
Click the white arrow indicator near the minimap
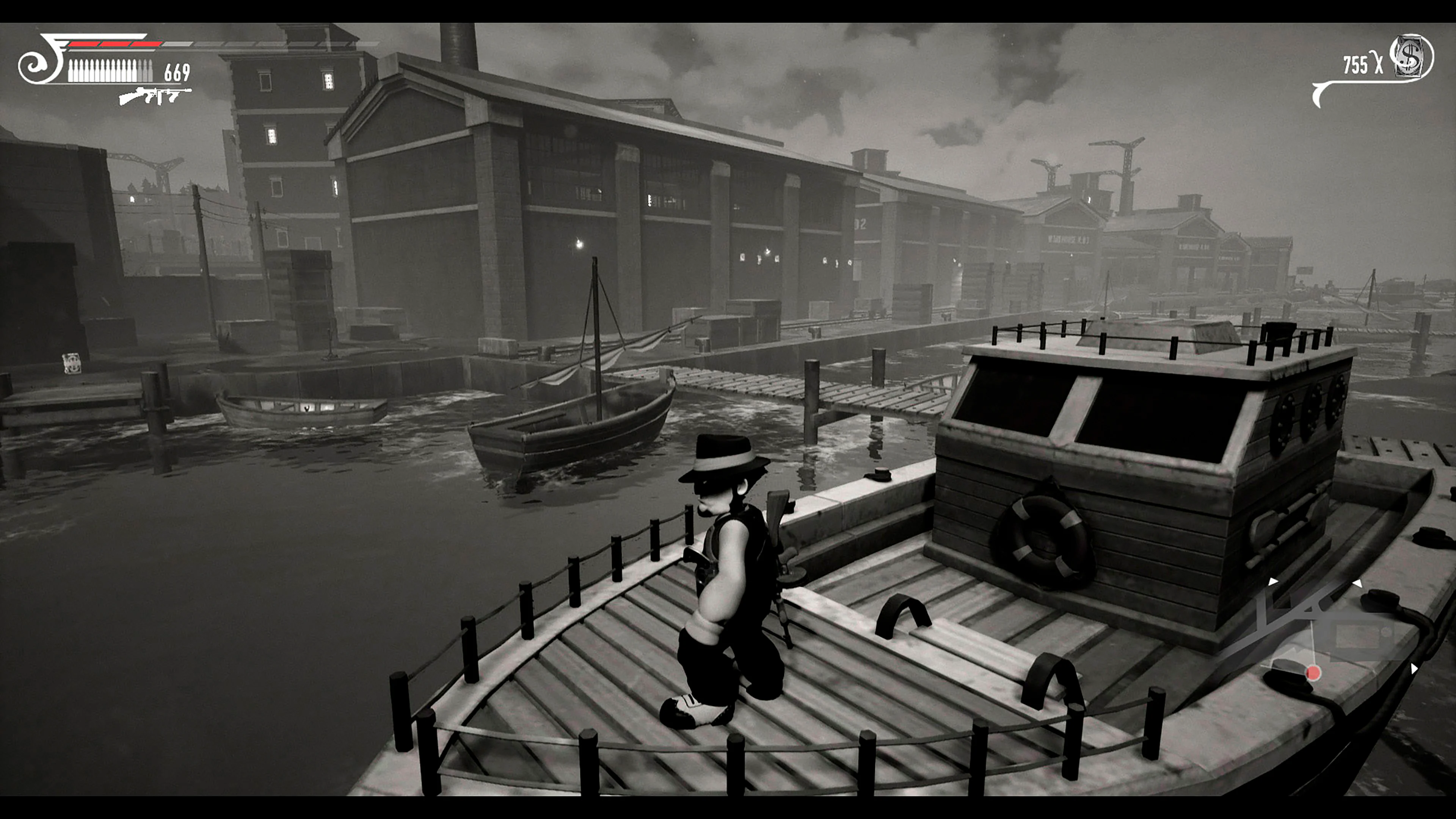click(1274, 581)
